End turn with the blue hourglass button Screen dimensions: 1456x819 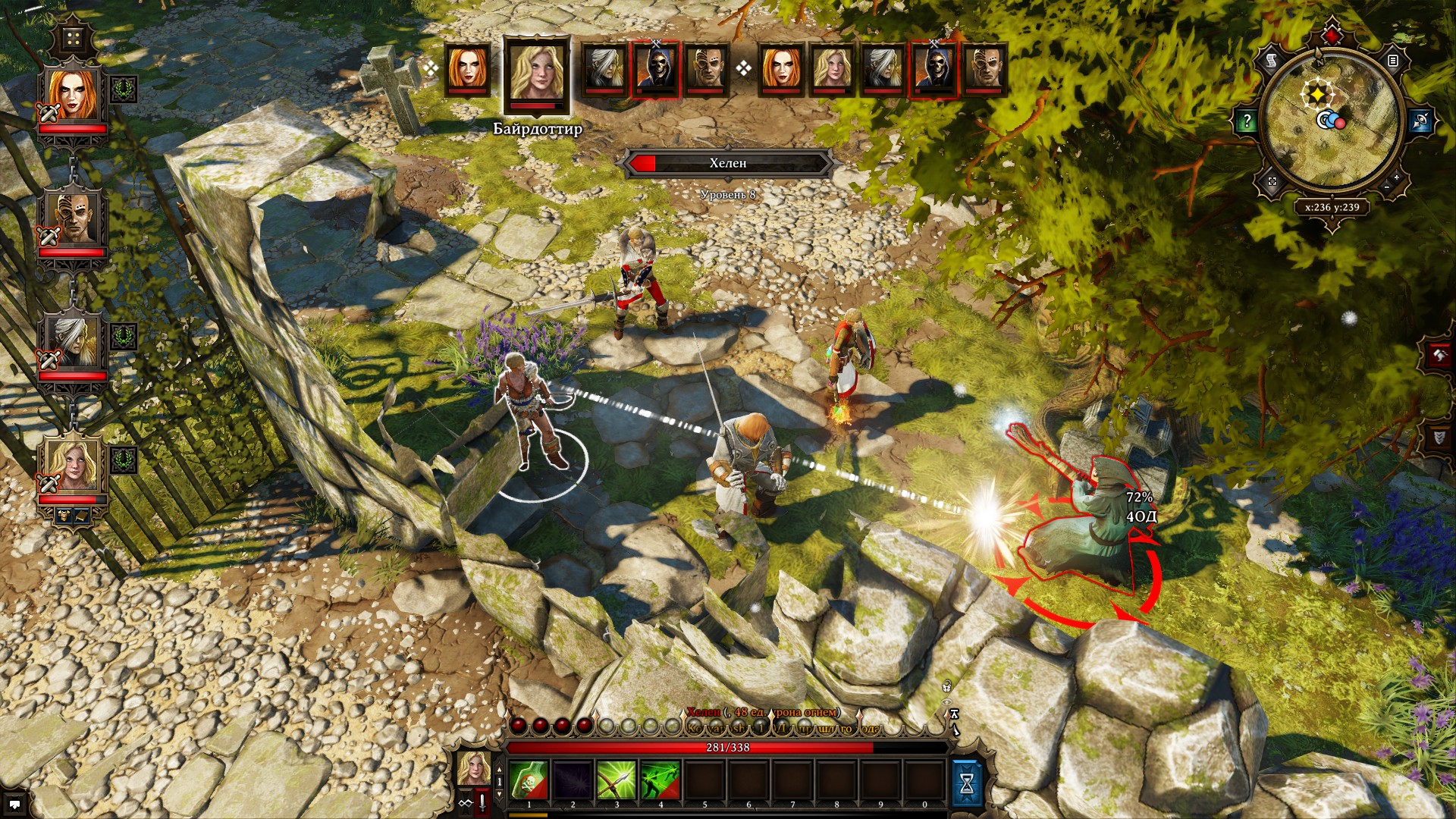(967, 783)
